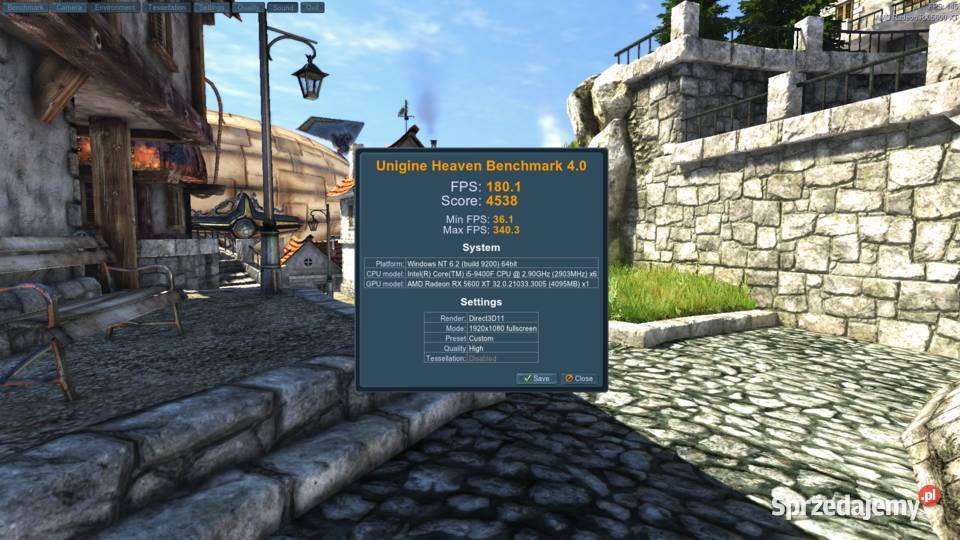Image resolution: width=960 pixels, height=540 pixels.
Task: Click the Quality toolbar button
Action: (x=250, y=7)
